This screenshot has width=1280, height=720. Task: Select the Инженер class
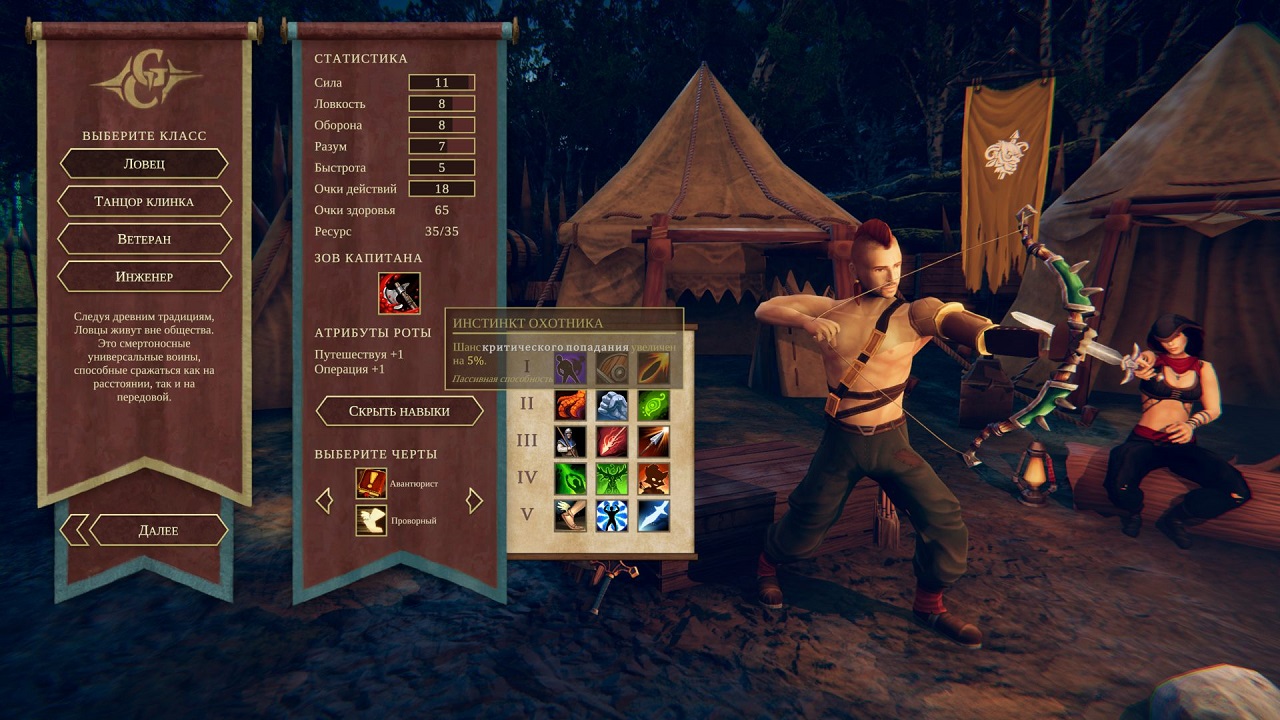tap(144, 276)
